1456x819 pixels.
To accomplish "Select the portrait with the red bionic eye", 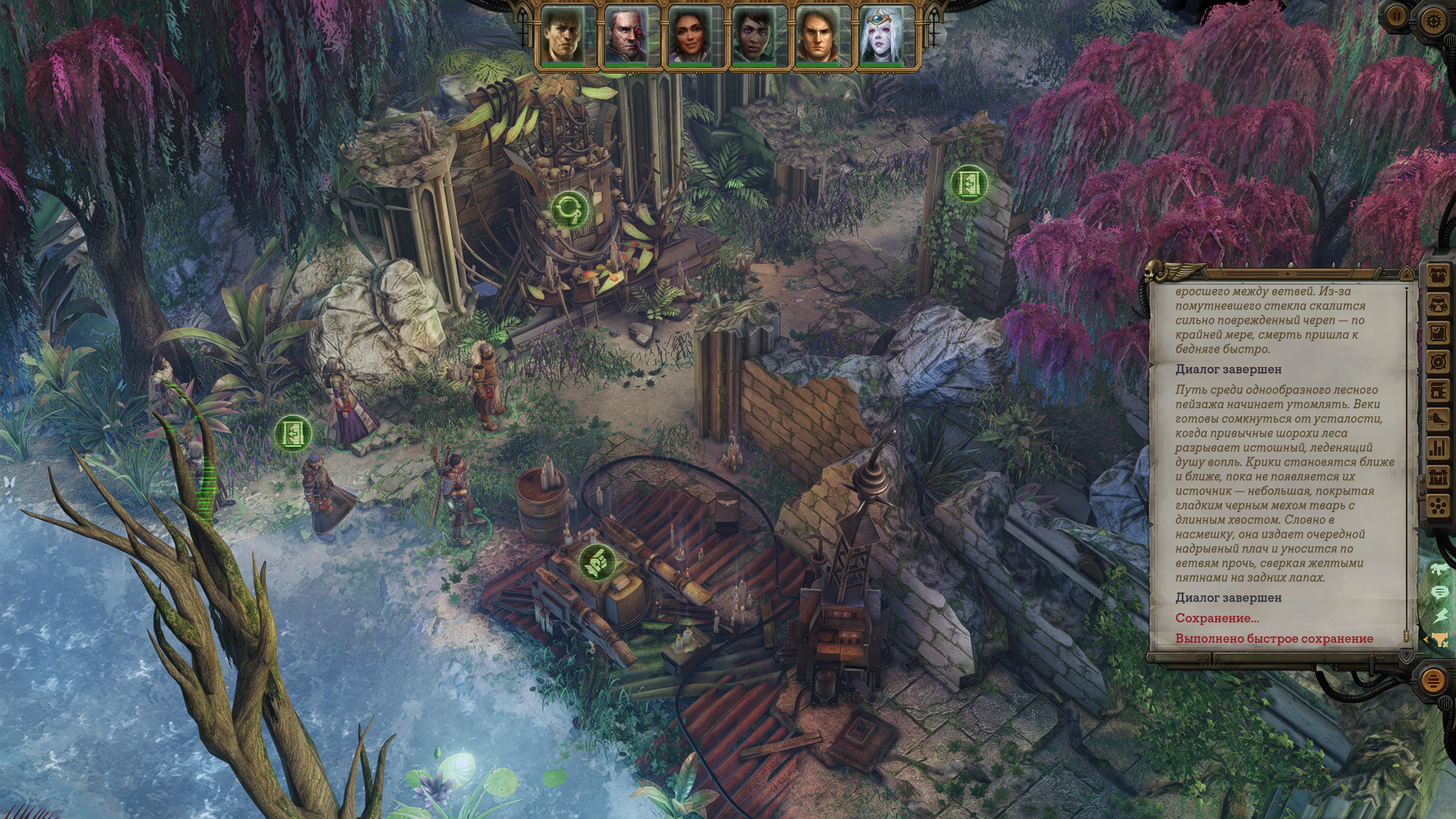I will click(628, 36).
